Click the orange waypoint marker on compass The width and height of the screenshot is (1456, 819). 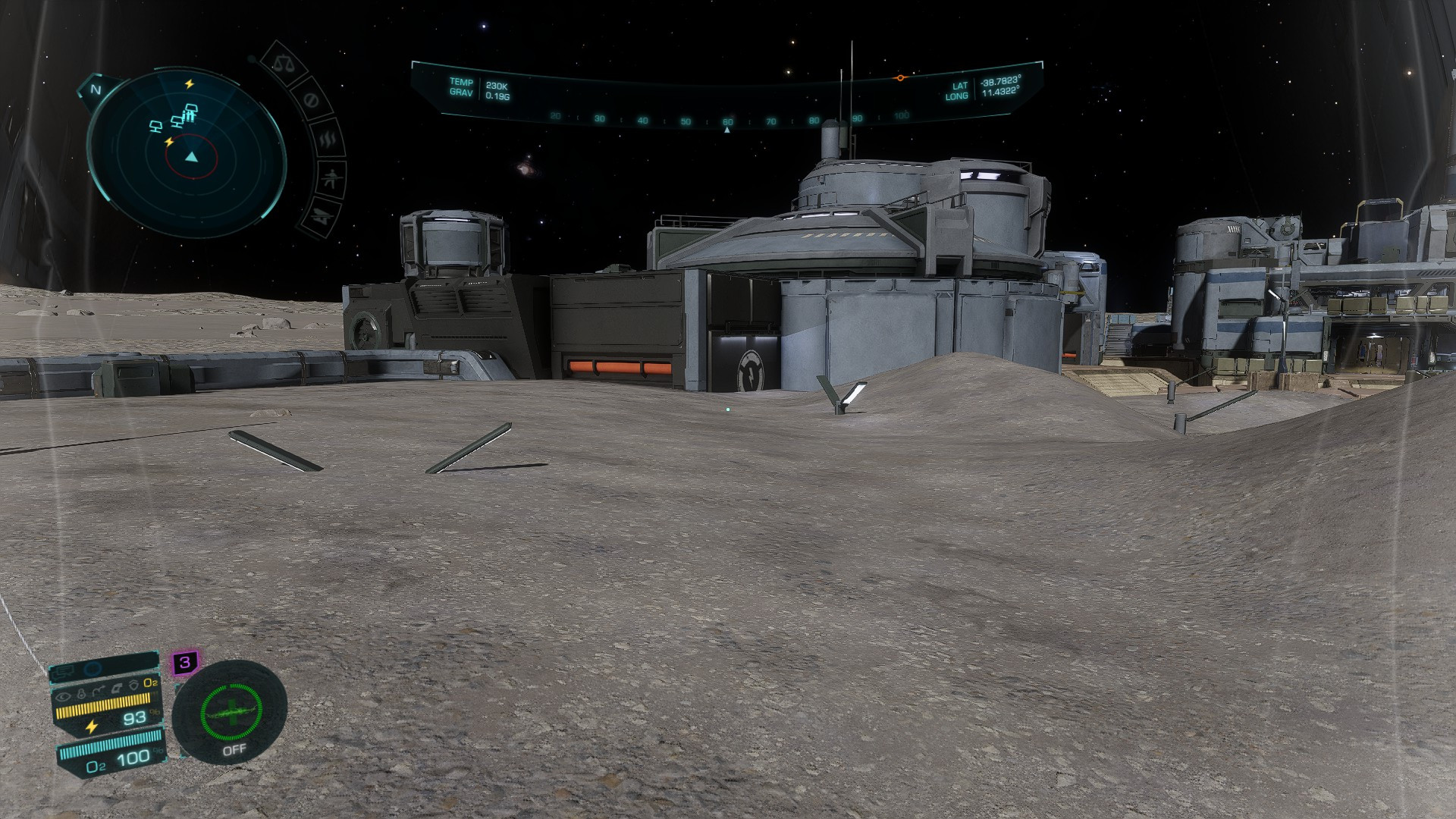(900, 78)
